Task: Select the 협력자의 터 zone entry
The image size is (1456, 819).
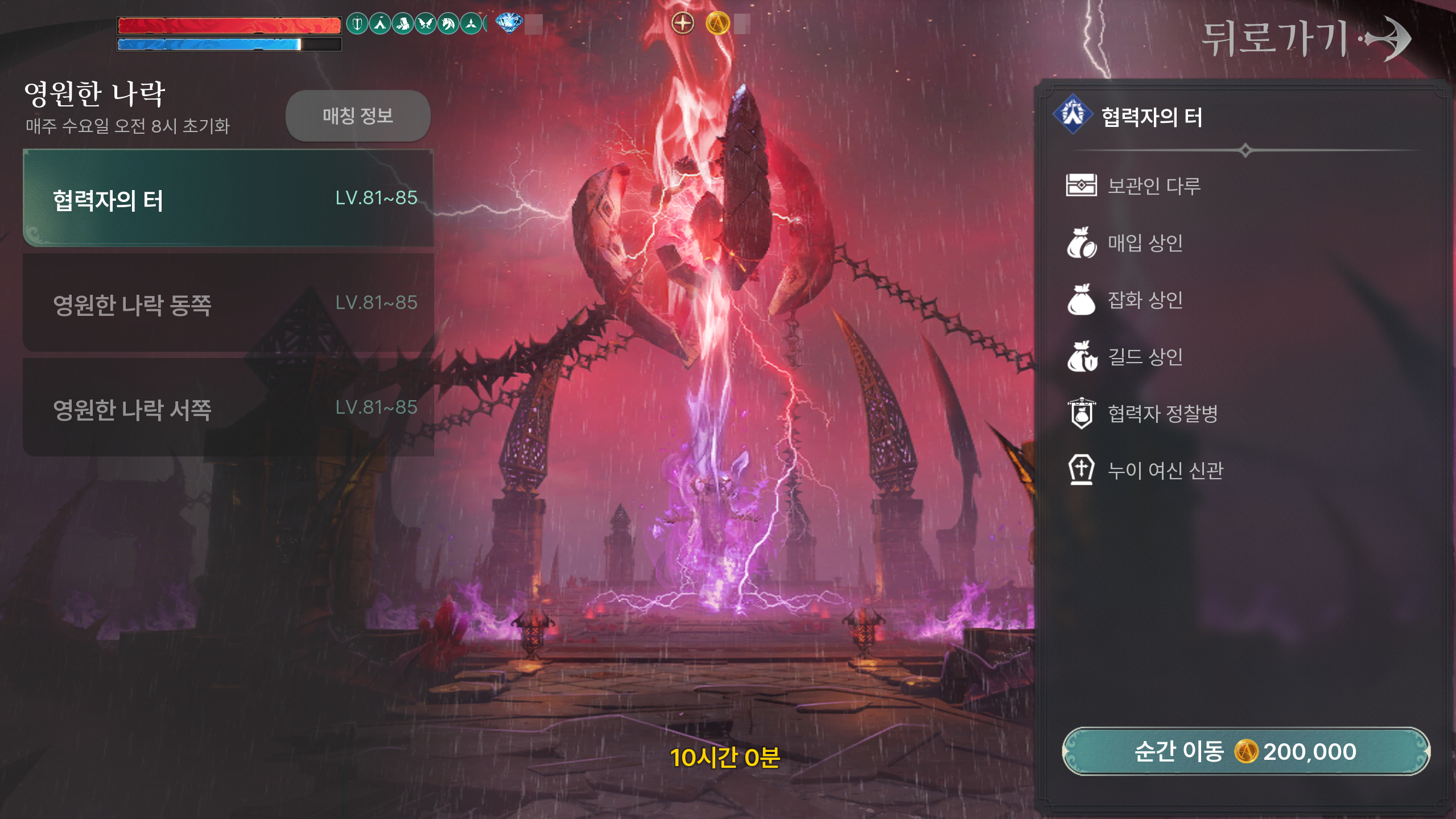Action: click(x=228, y=199)
